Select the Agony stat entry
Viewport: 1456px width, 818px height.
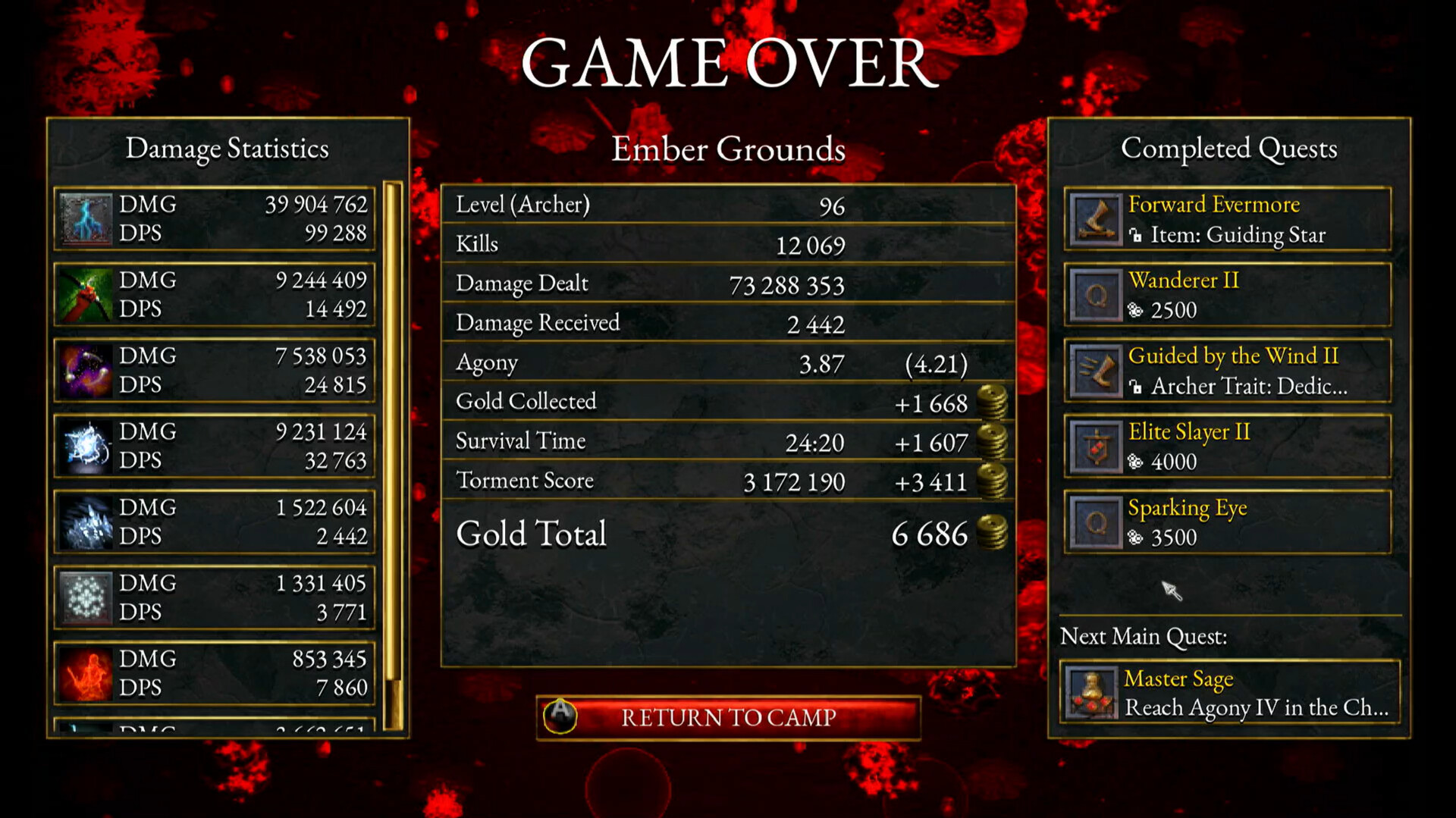pos(726,363)
